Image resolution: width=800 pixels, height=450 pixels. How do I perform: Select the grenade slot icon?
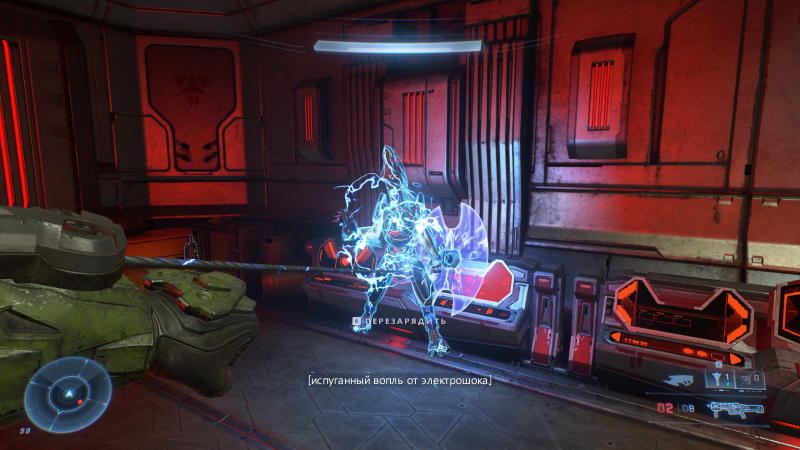click(x=719, y=380)
